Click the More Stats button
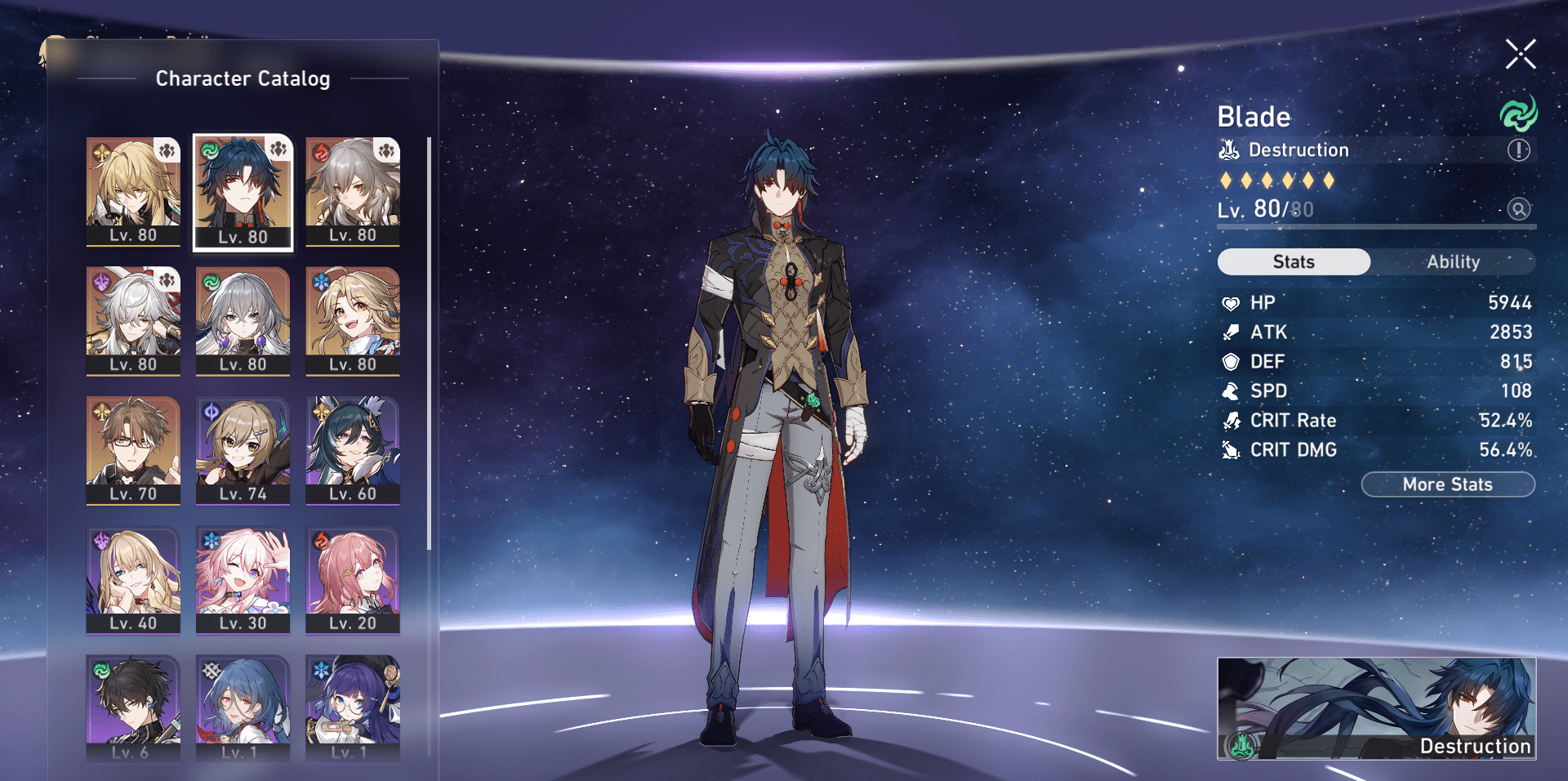1568x781 pixels. coord(1447,484)
